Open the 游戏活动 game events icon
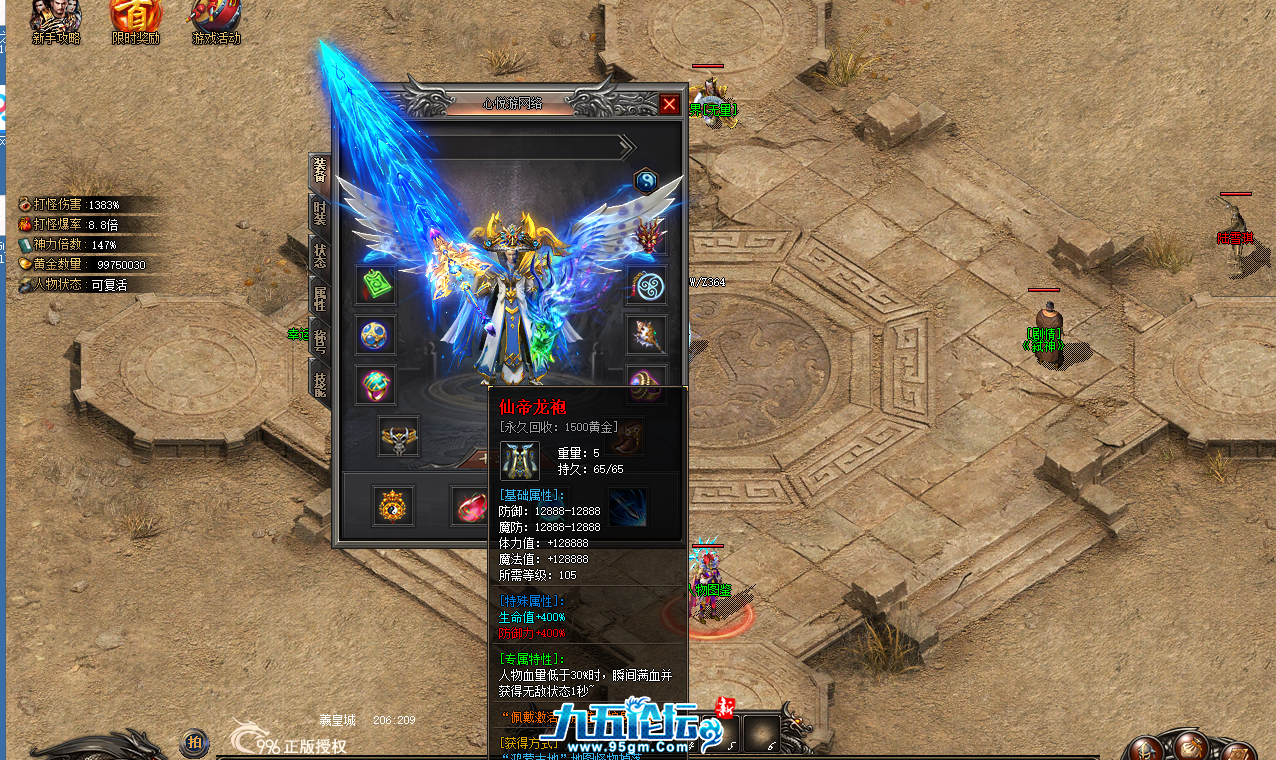This screenshot has height=760, width=1276. (x=216, y=22)
